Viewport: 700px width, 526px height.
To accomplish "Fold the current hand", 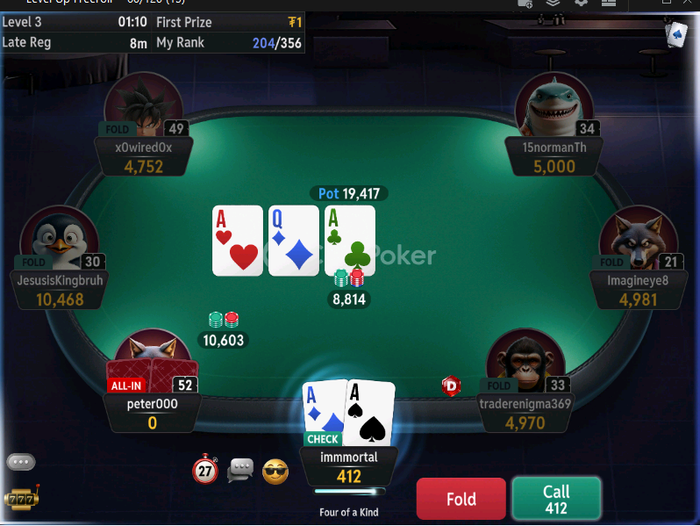I will [x=461, y=498].
